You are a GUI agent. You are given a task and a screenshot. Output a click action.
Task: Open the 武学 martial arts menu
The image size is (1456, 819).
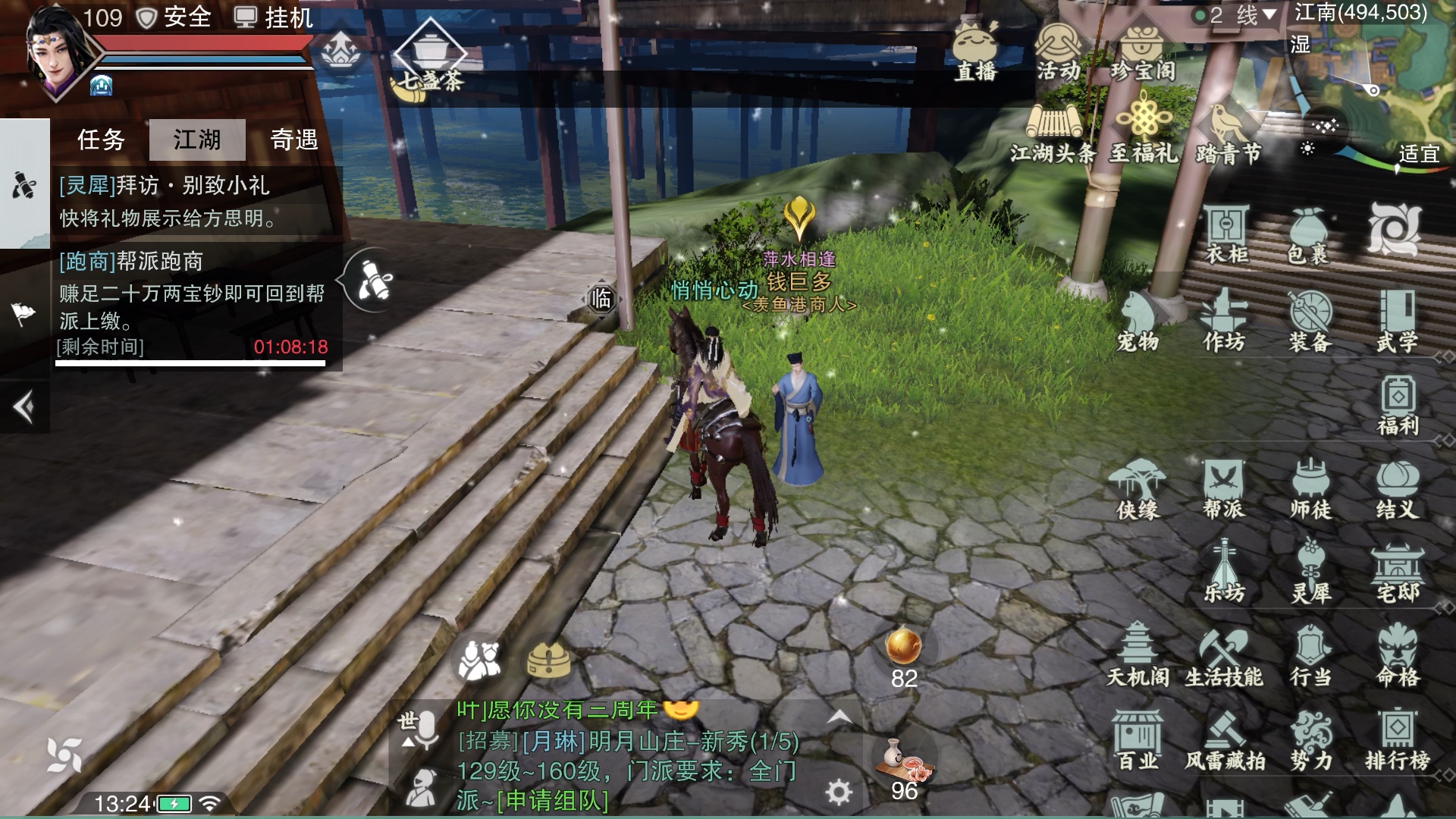pyautogui.click(x=1397, y=322)
